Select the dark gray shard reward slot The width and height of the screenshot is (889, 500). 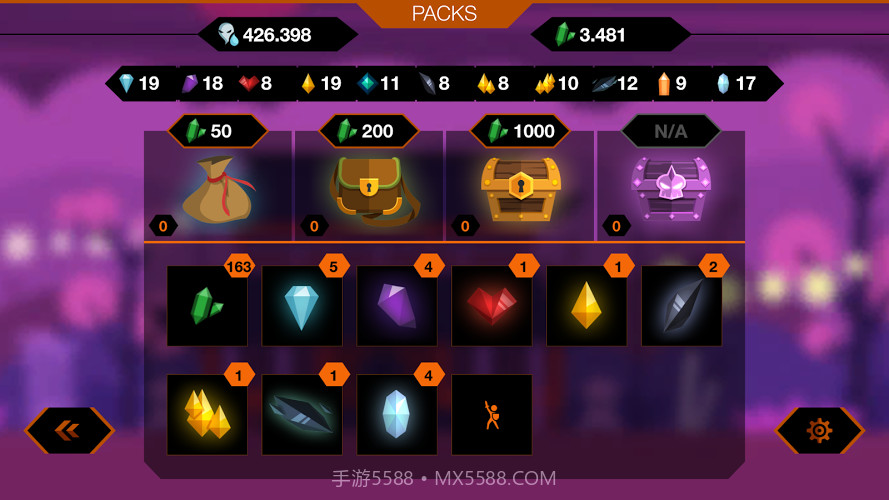point(682,306)
